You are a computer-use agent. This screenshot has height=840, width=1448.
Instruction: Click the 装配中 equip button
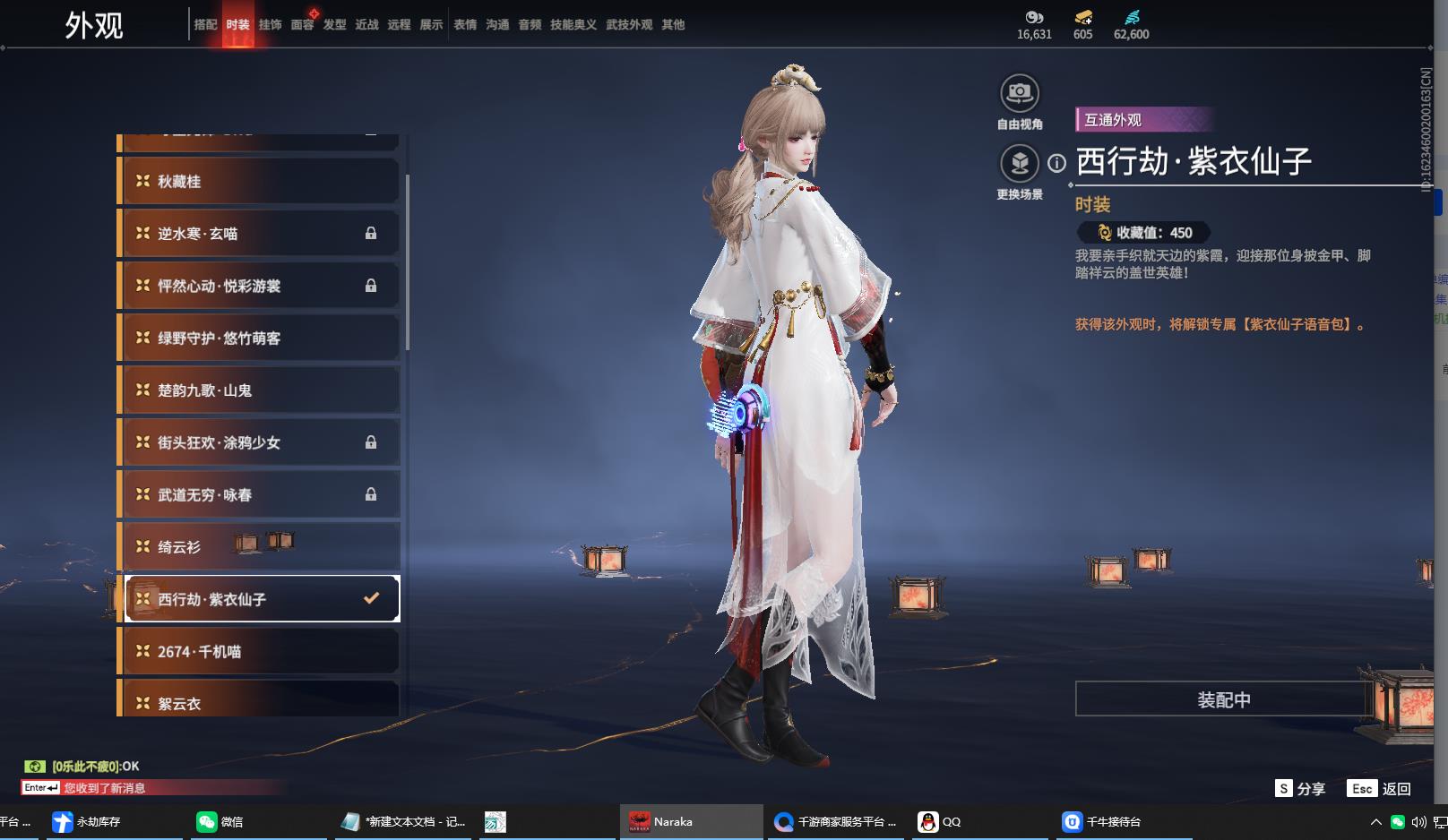click(1223, 699)
